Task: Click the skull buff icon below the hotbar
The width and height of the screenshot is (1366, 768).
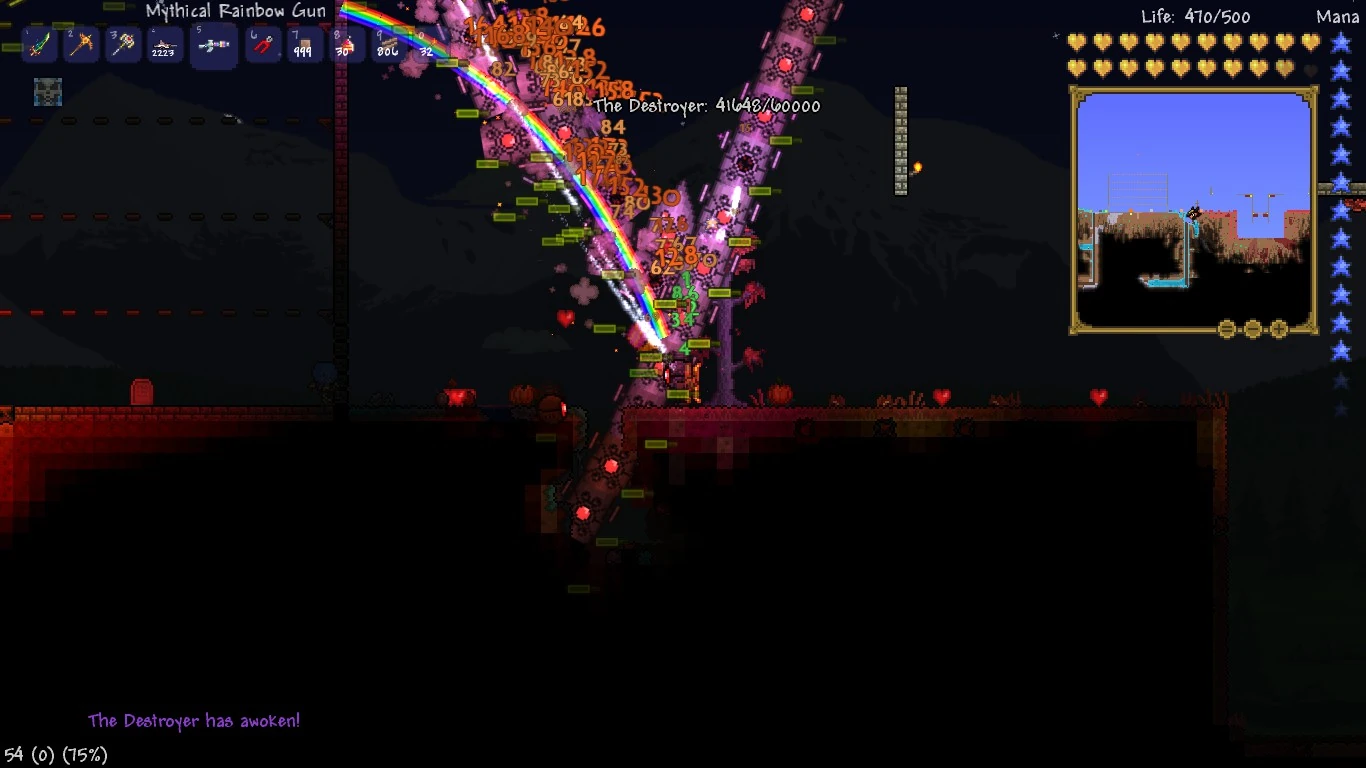Action: [x=47, y=93]
